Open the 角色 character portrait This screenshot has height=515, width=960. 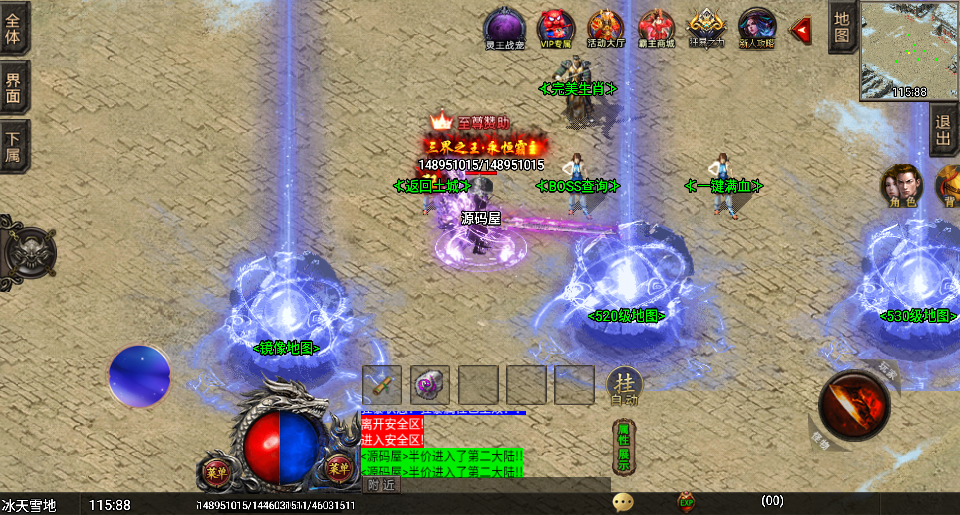click(898, 186)
